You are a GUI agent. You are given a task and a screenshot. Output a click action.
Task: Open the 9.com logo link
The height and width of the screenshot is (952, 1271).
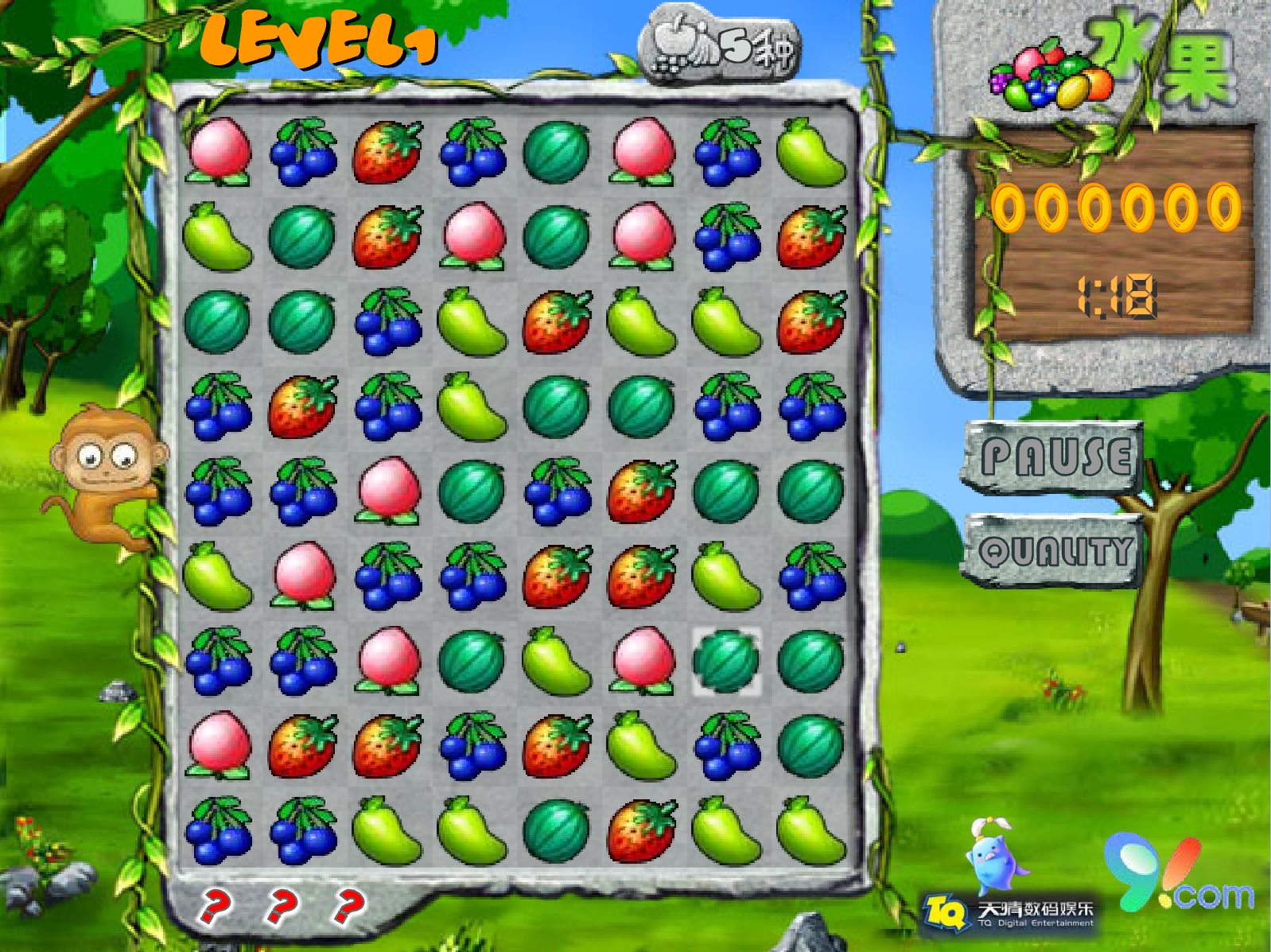pos(1179,876)
